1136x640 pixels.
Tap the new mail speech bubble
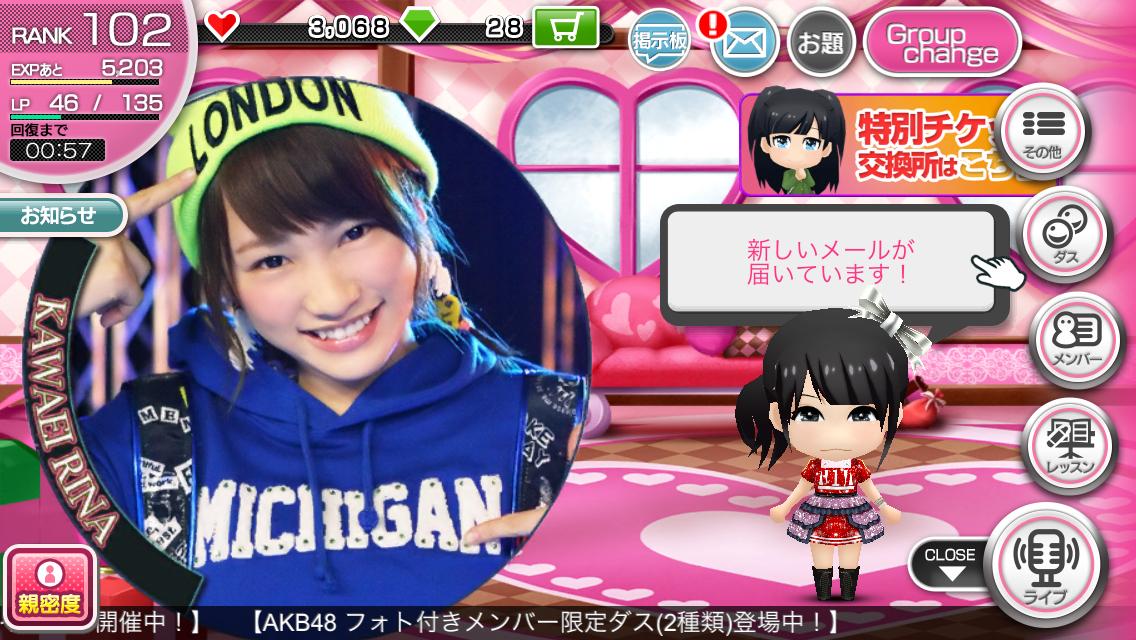click(x=832, y=261)
